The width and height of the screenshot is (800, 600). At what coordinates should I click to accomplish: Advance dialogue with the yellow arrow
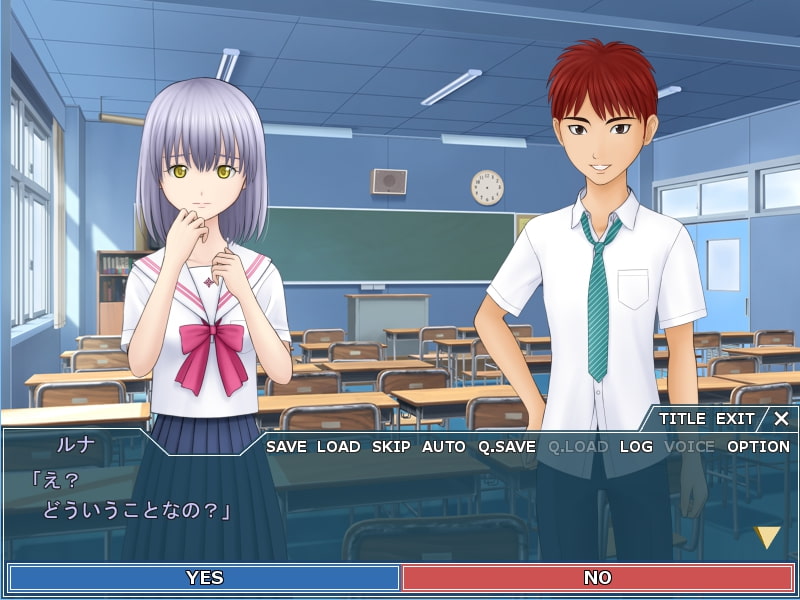click(x=767, y=538)
